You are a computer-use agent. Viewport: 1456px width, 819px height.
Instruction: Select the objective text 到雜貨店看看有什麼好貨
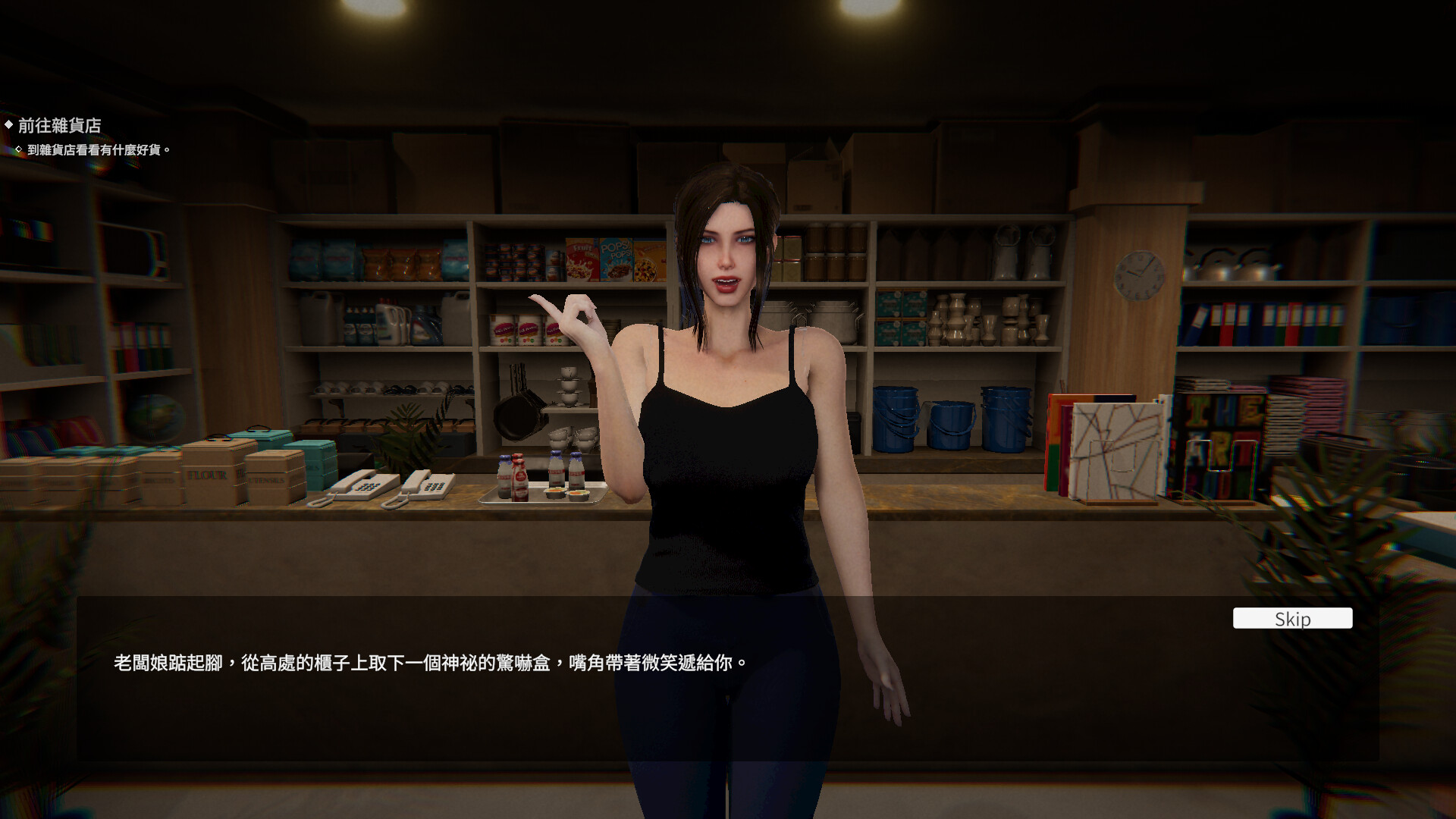pos(99,150)
